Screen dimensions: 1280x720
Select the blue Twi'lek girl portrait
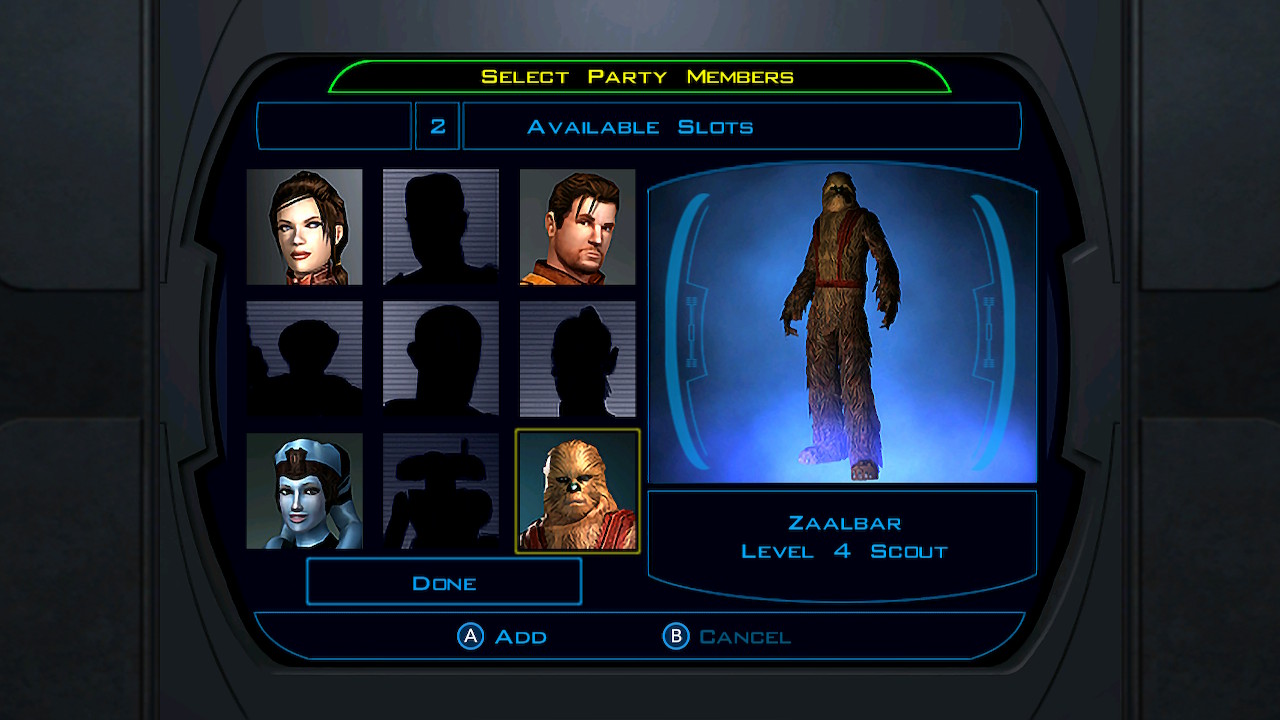pos(304,491)
